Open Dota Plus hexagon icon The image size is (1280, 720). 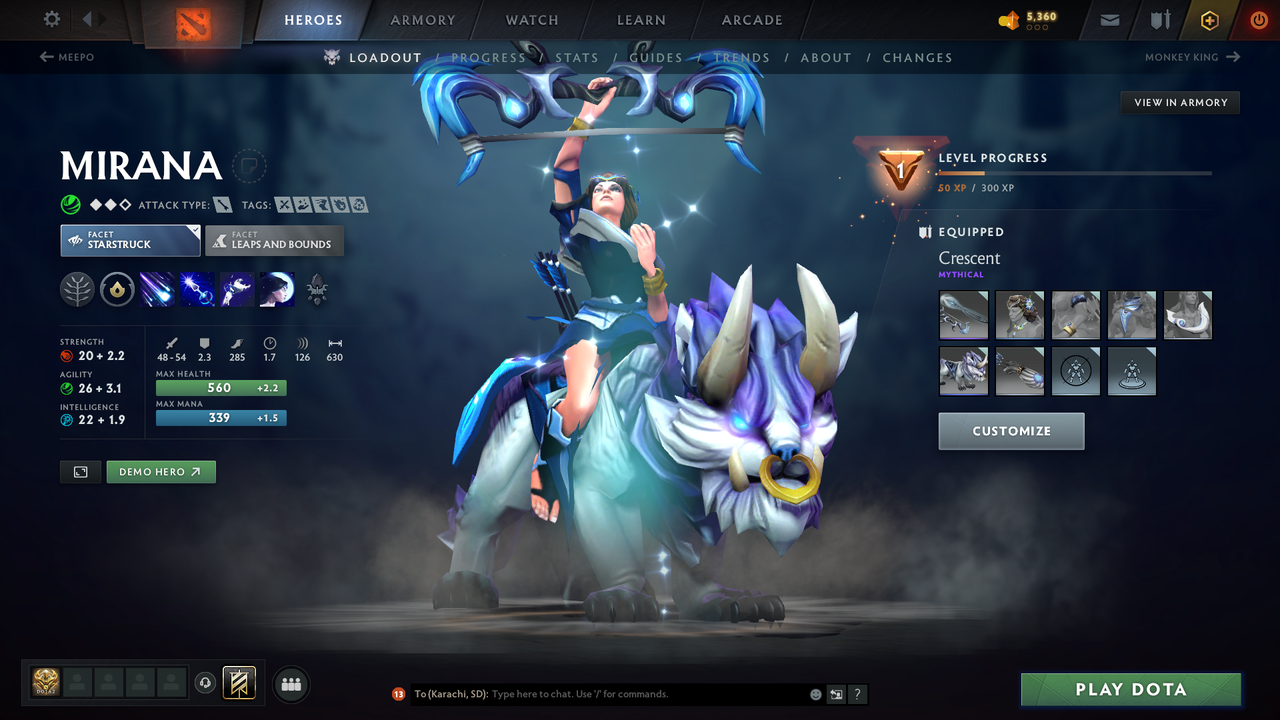coord(1209,19)
